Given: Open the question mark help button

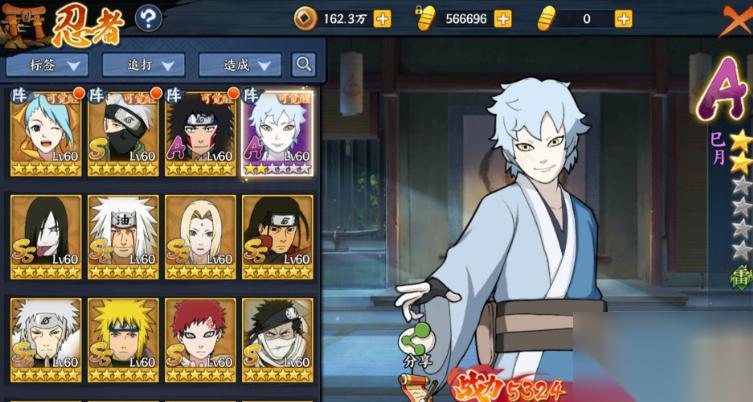Looking at the screenshot, I should [x=148, y=17].
